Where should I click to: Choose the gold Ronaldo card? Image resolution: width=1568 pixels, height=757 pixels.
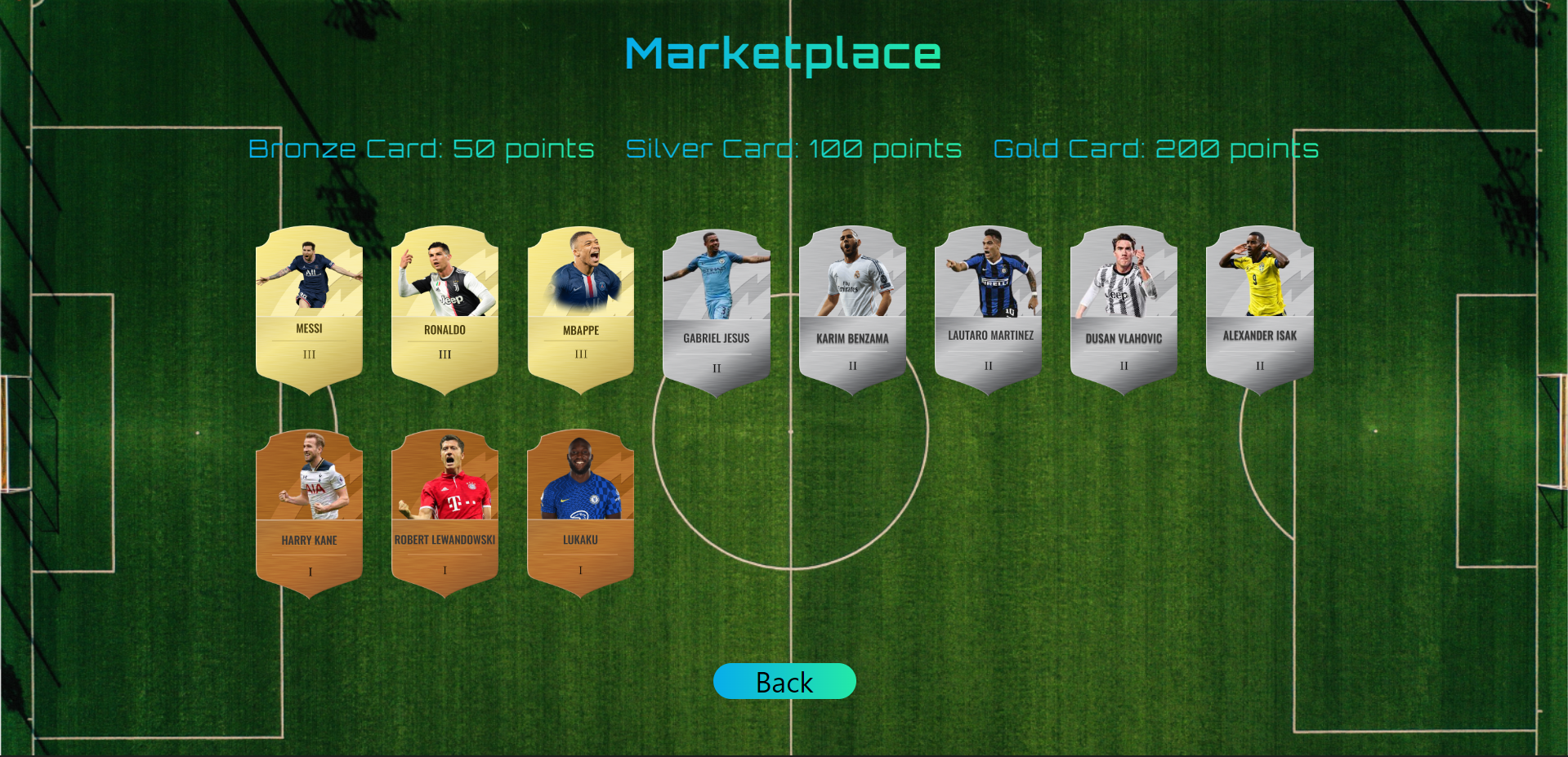444,309
